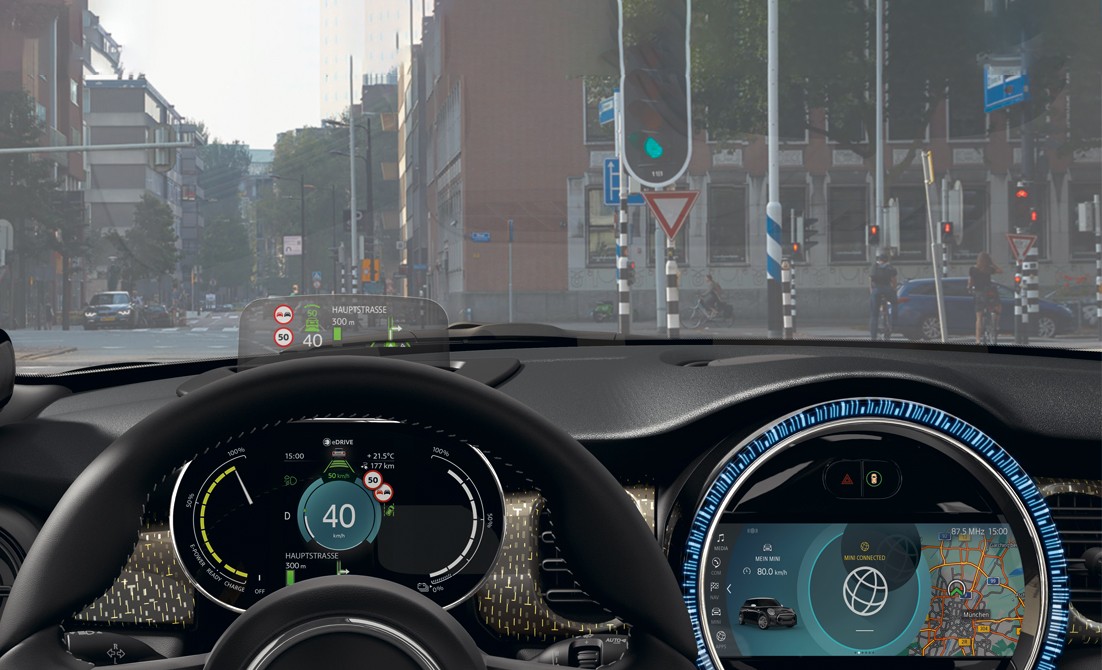Viewport: 1102px width, 670px height.
Task: Tap the left arrow on the infotainment screen
Action: point(730,588)
